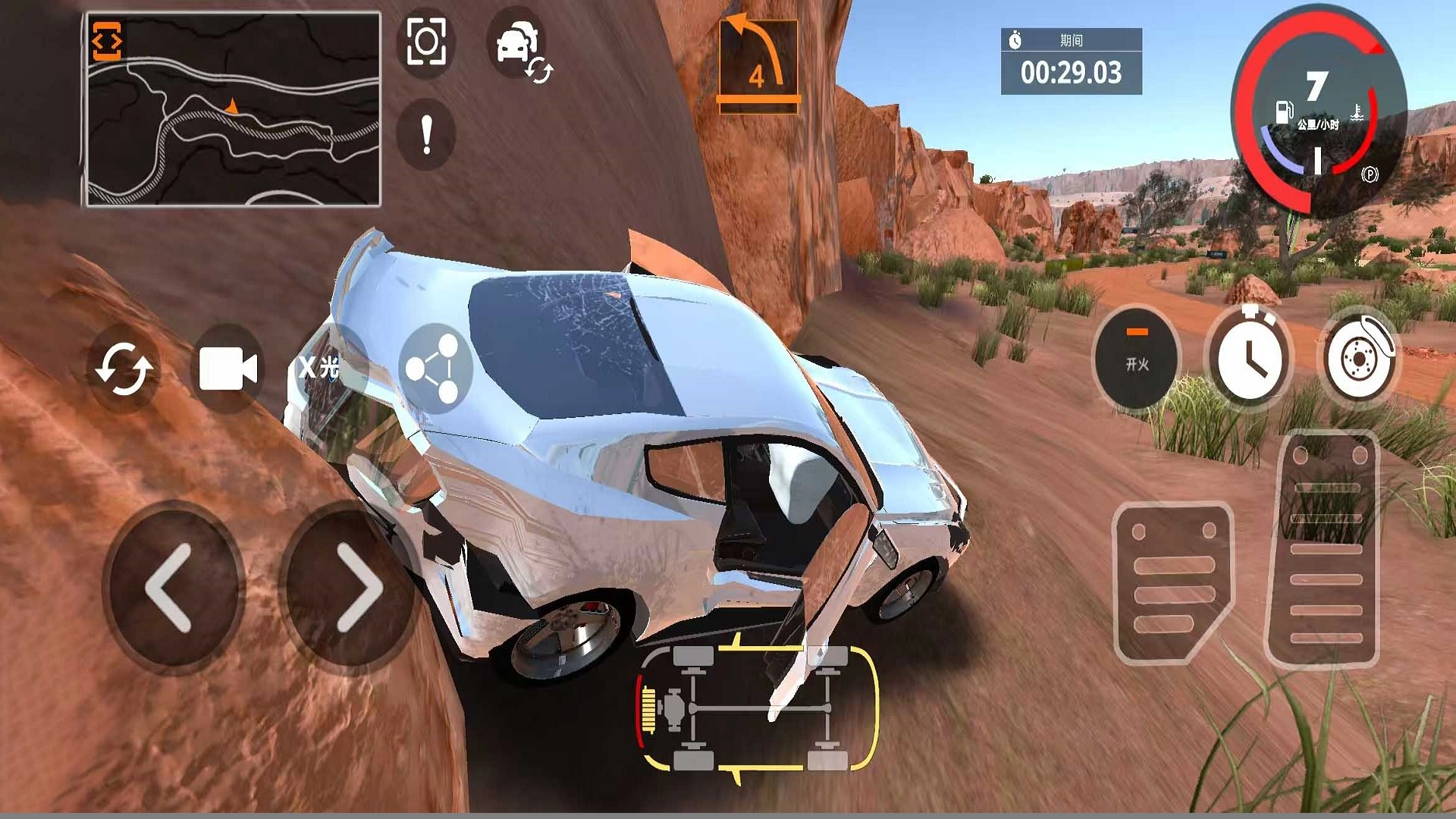Tap the screenshot capture frame icon
The image size is (1456, 819).
tap(426, 42)
